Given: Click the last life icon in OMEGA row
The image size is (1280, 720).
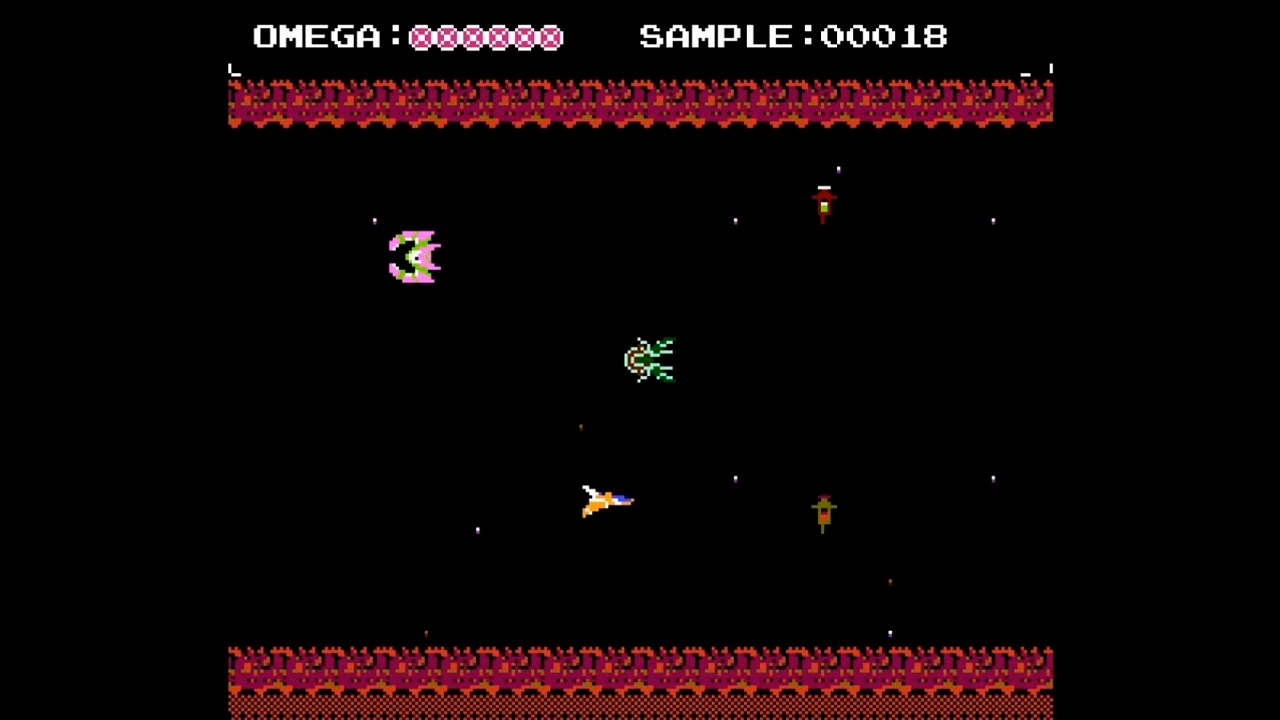Looking at the screenshot, I should click(x=553, y=37).
